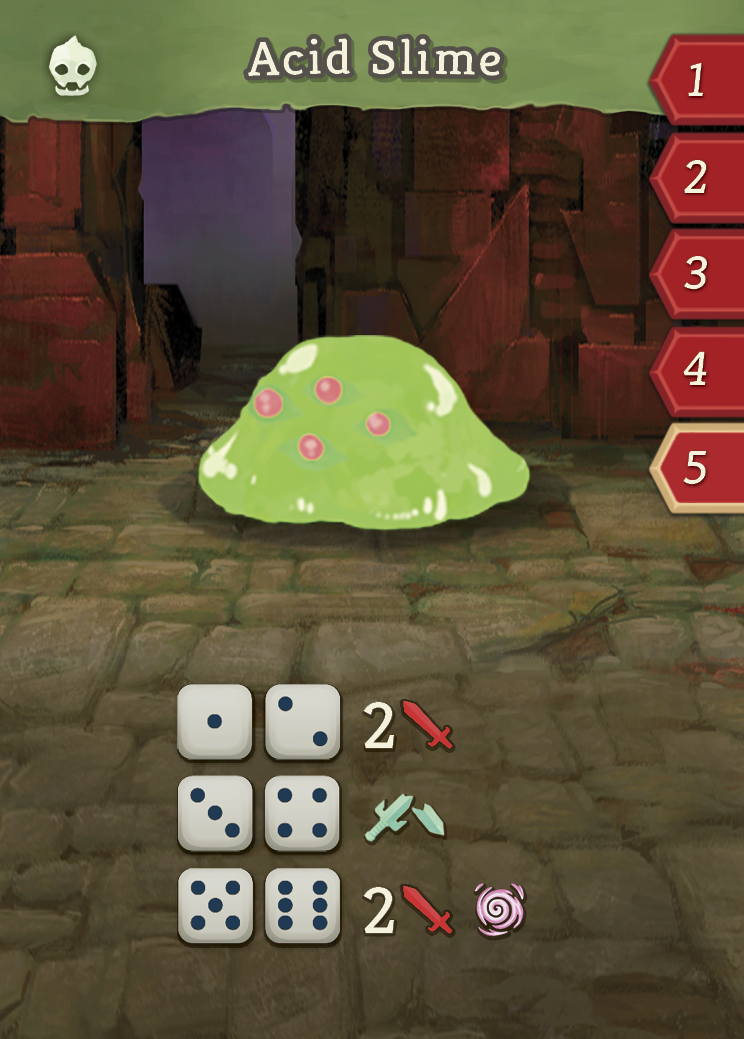The width and height of the screenshot is (744, 1039).
Task: Select the four-pip die
Action: tap(302, 813)
